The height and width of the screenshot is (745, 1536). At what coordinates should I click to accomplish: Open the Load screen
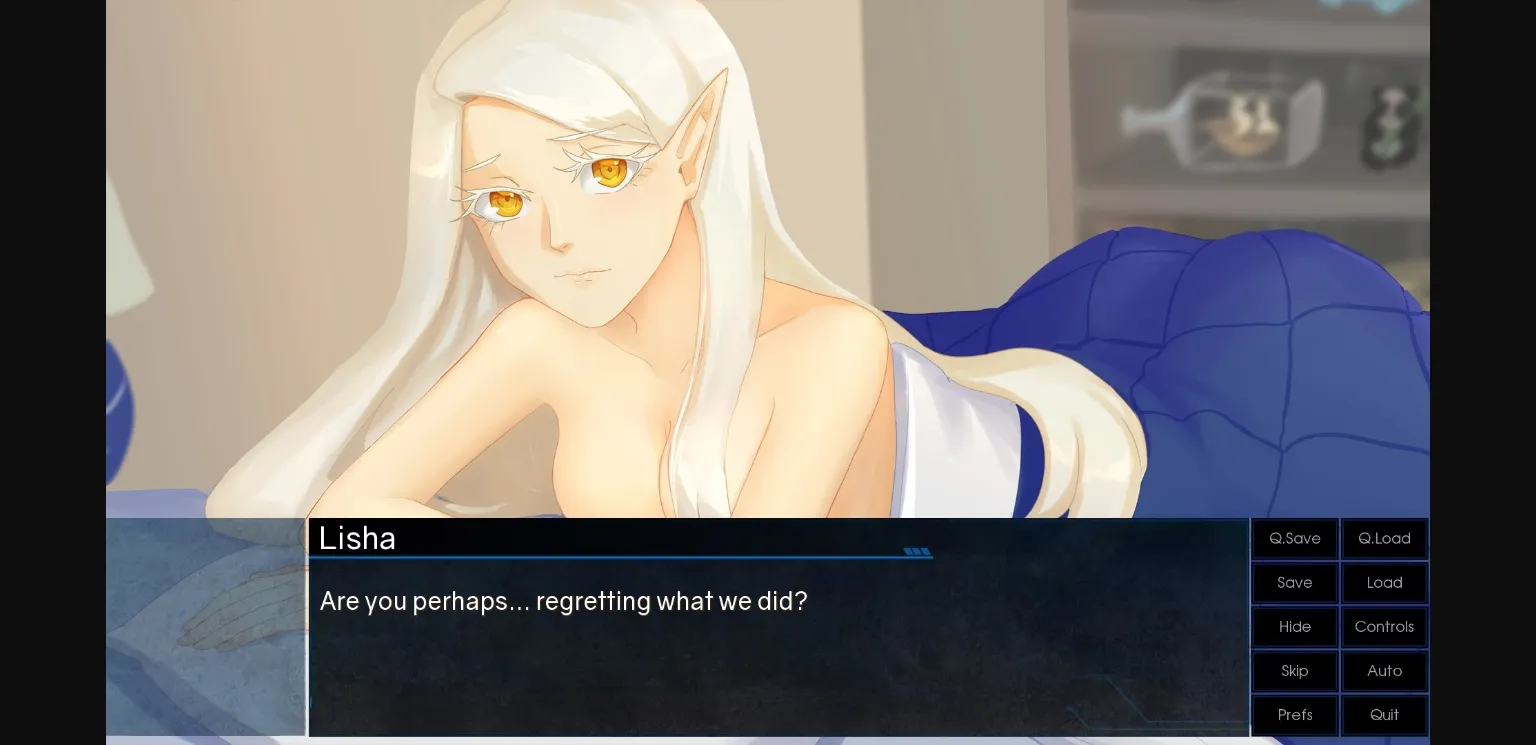pyautogui.click(x=1384, y=583)
